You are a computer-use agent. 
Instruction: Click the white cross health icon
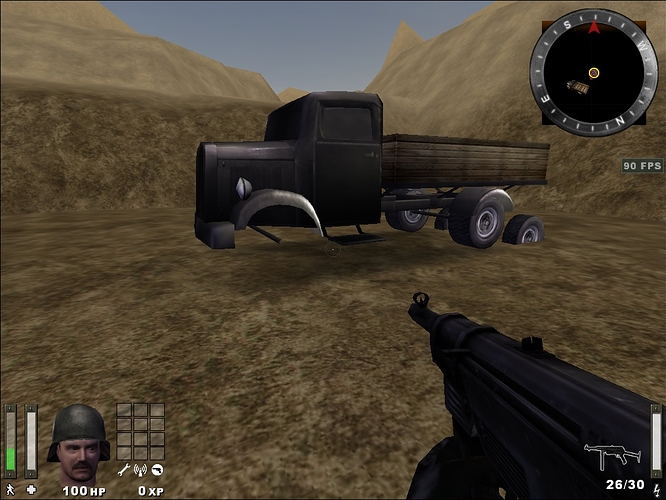coord(31,490)
